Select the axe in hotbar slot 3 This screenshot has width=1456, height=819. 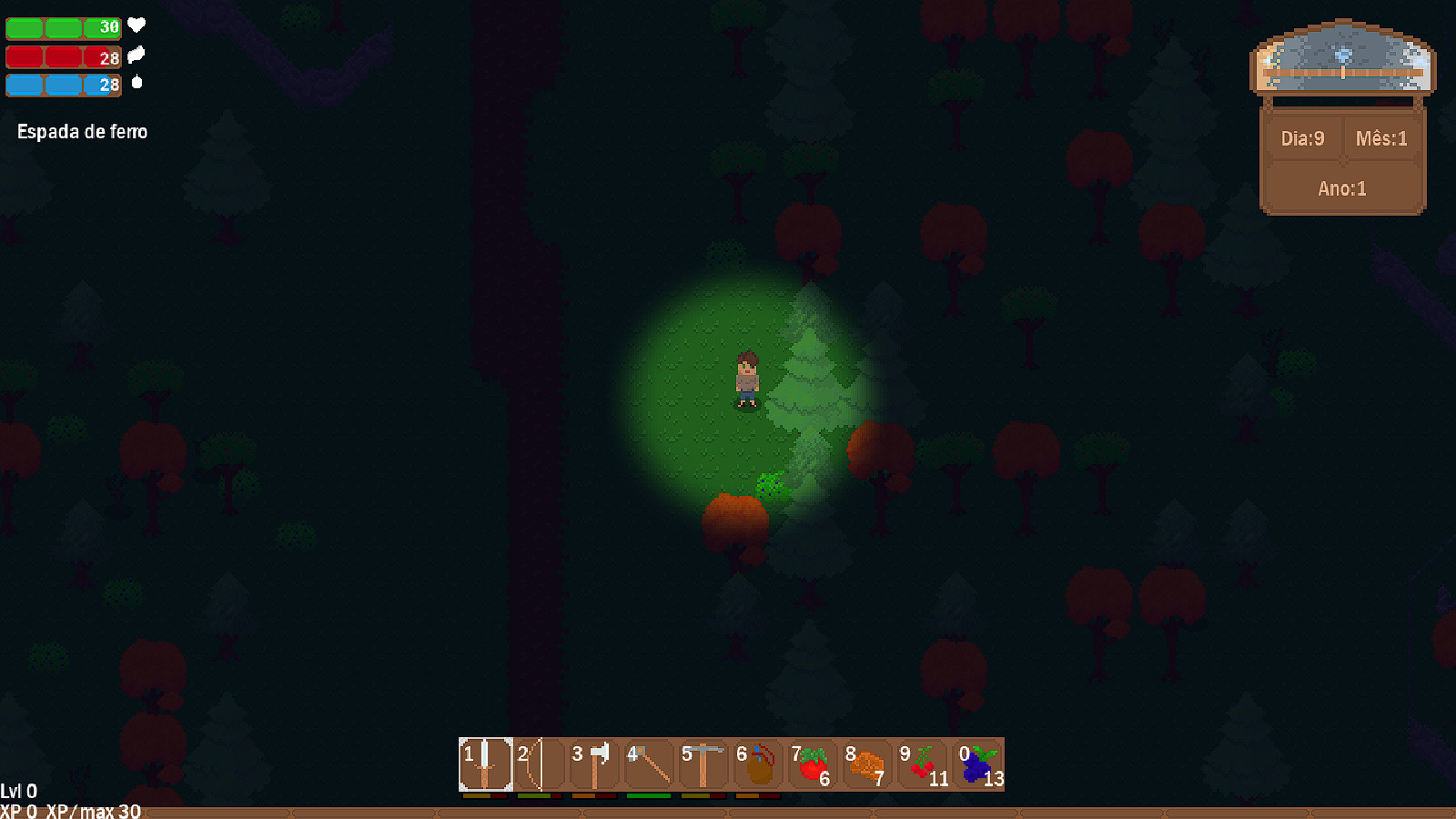click(594, 763)
